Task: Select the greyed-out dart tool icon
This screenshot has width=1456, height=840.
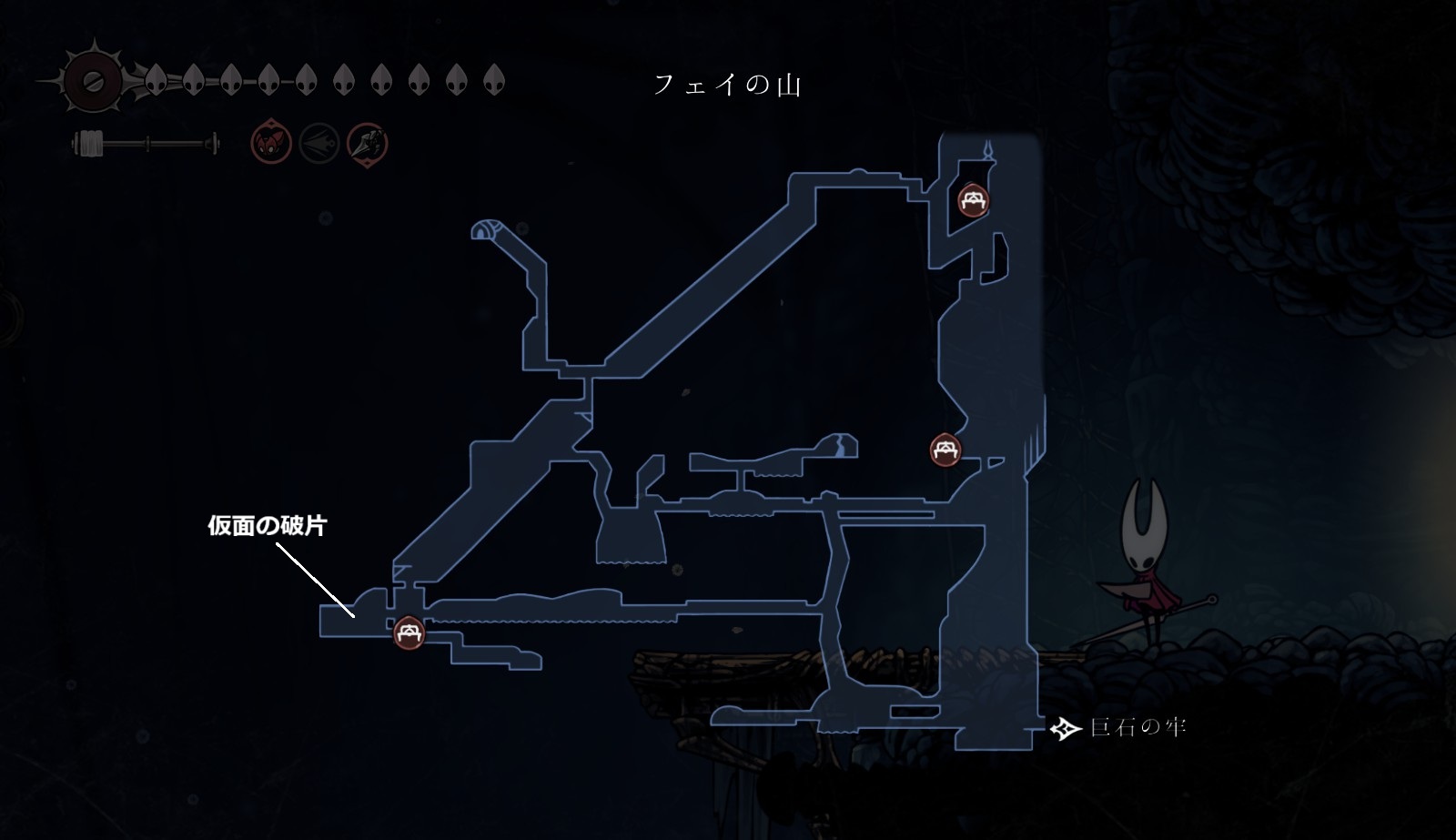Action: pyautogui.click(x=319, y=144)
